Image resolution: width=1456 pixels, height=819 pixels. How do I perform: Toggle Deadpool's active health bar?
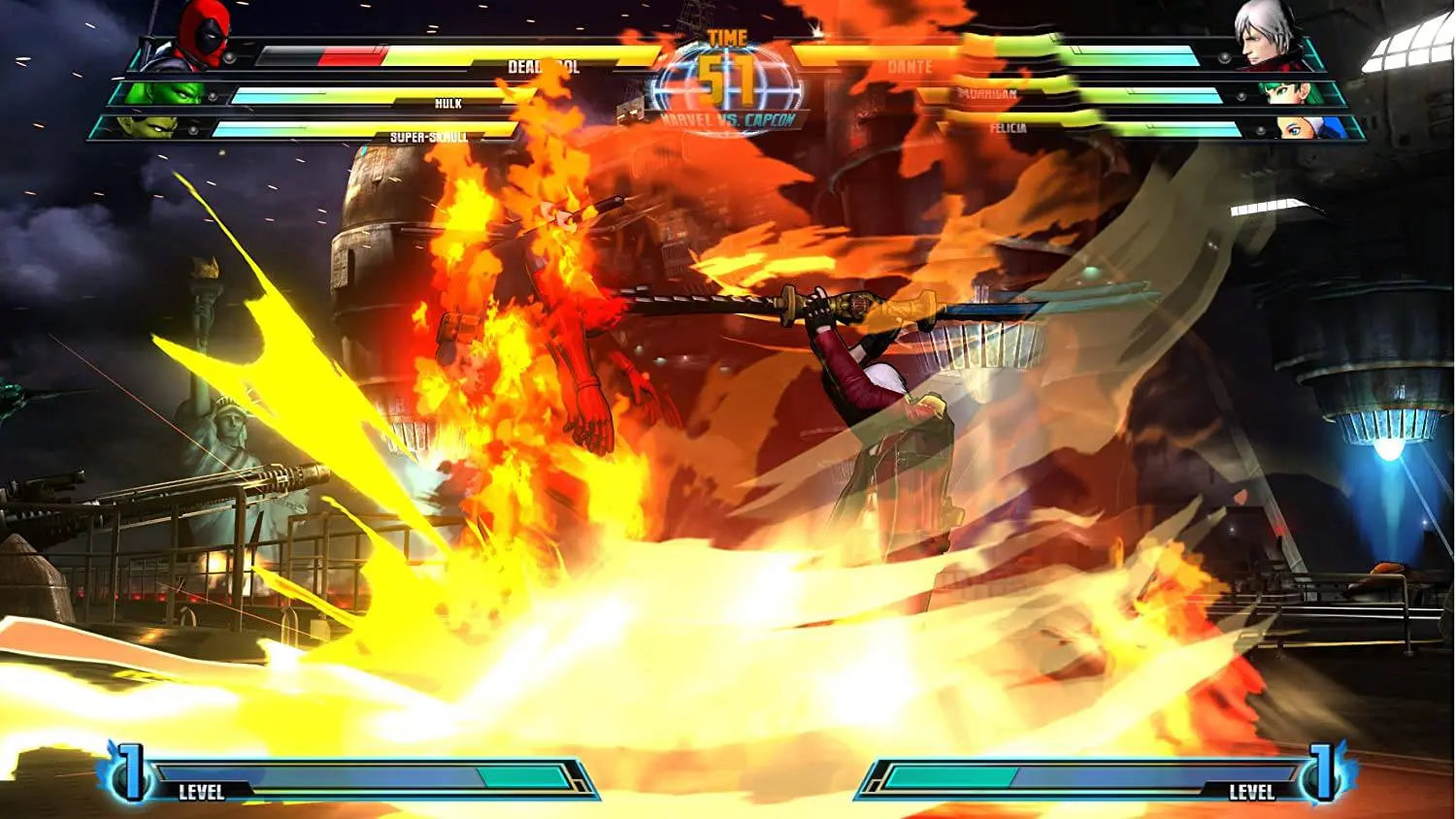pyautogui.click(x=437, y=56)
